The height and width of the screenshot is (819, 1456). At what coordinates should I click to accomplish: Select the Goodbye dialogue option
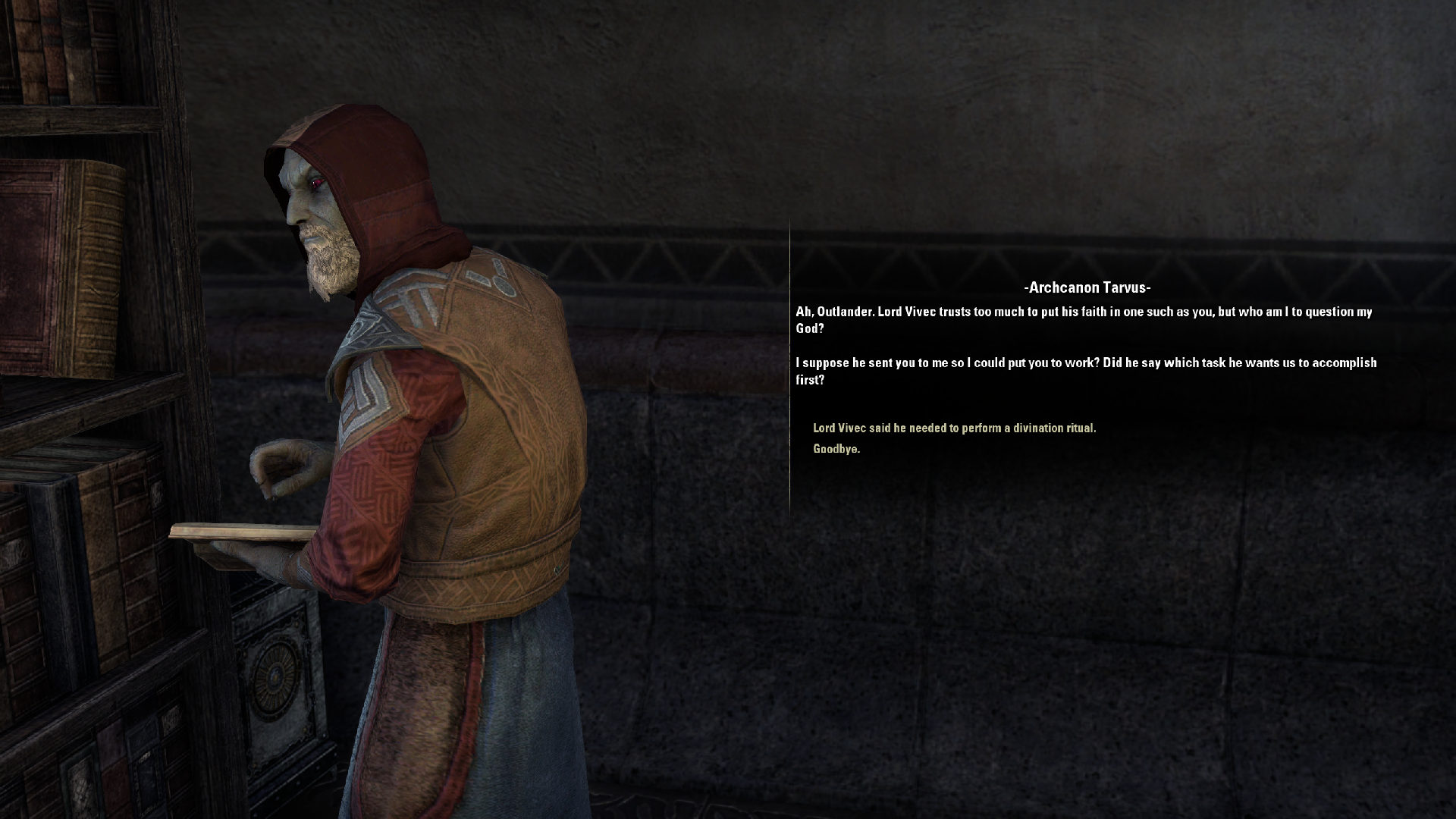pyautogui.click(x=836, y=449)
